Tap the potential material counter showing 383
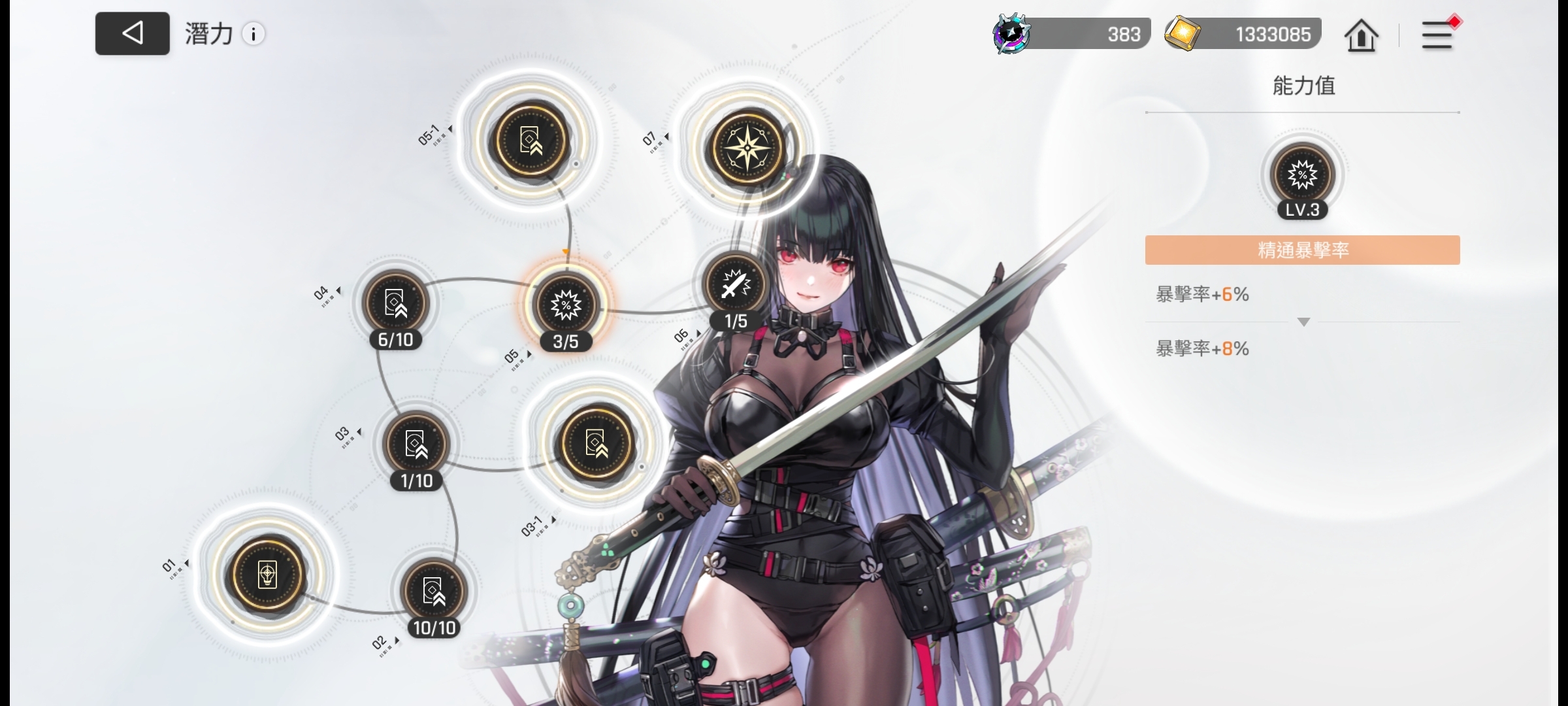This screenshot has height=706, width=1568. pos(1072,34)
